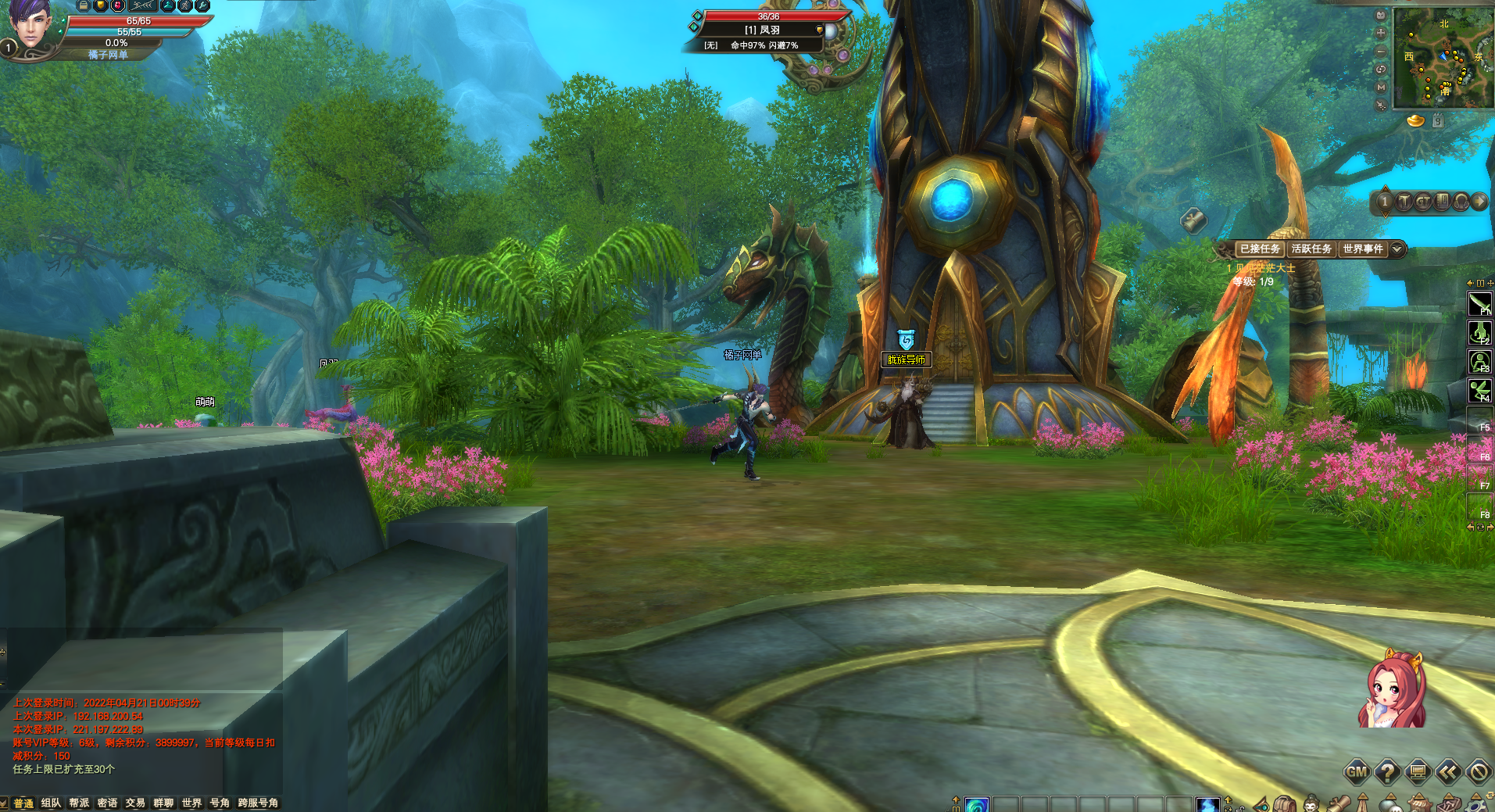The height and width of the screenshot is (812, 1495).
Task: Switch to the 已接任务 quest tab
Action: coord(1260,249)
